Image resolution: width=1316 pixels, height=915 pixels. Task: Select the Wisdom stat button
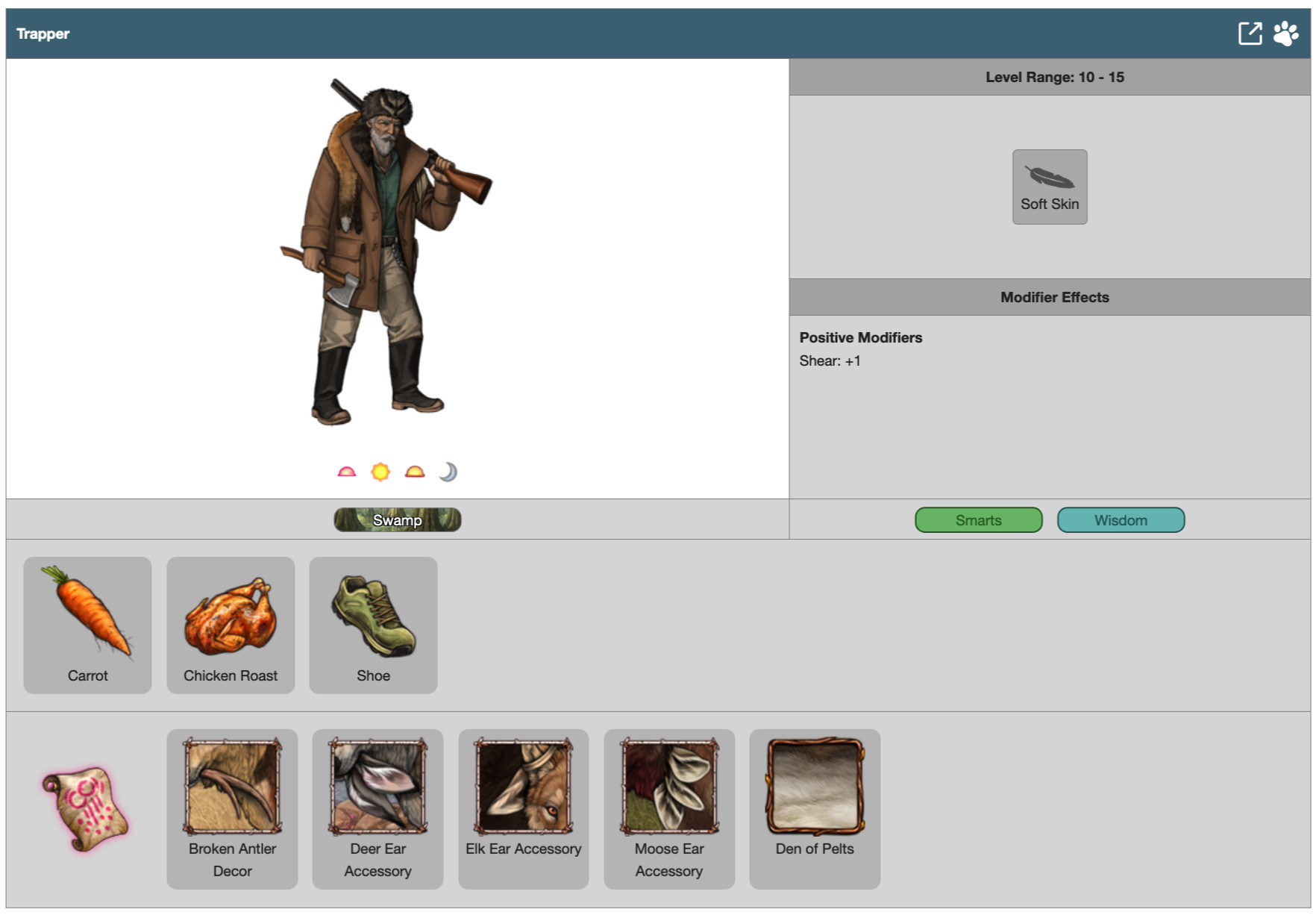pos(1120,520)
